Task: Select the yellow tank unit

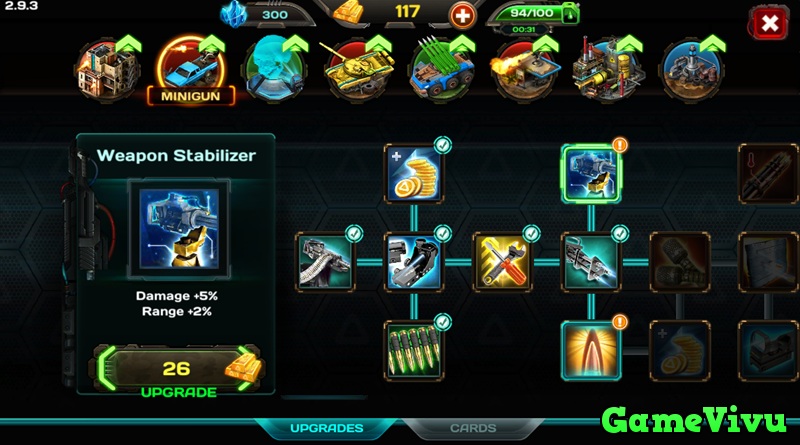Action: 351,67
